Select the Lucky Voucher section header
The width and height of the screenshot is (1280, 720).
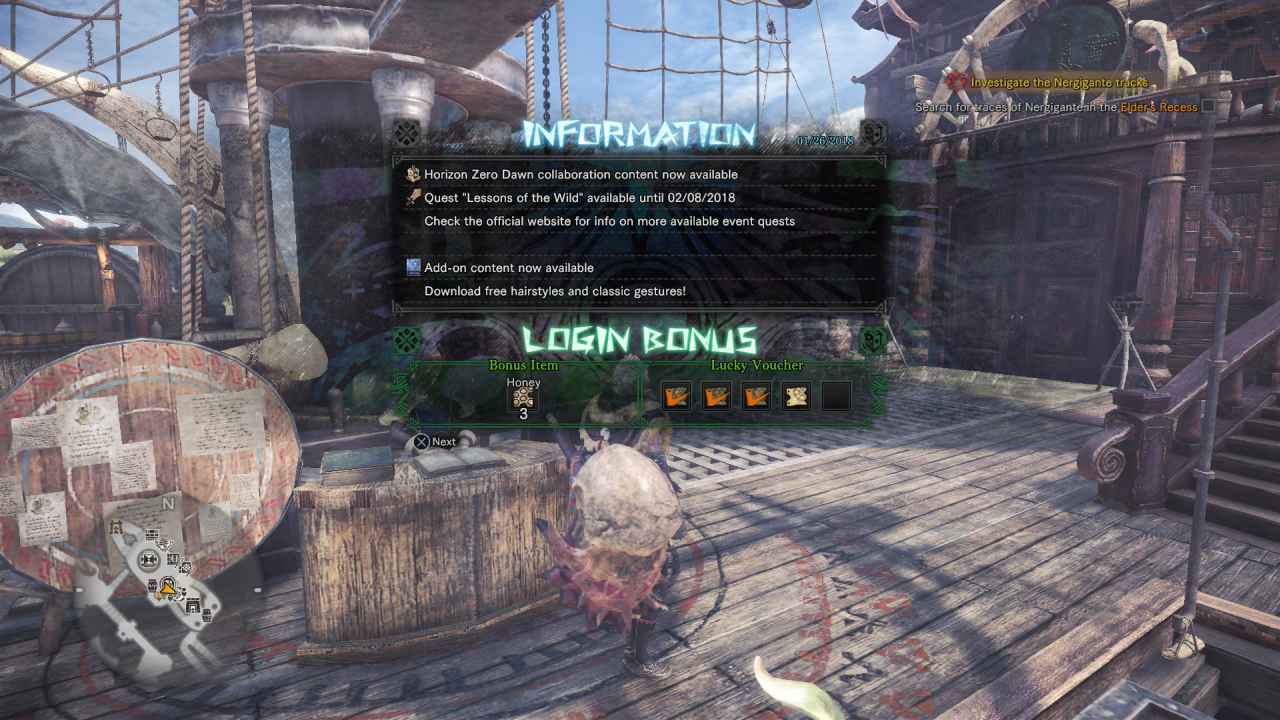click(757, 366)
